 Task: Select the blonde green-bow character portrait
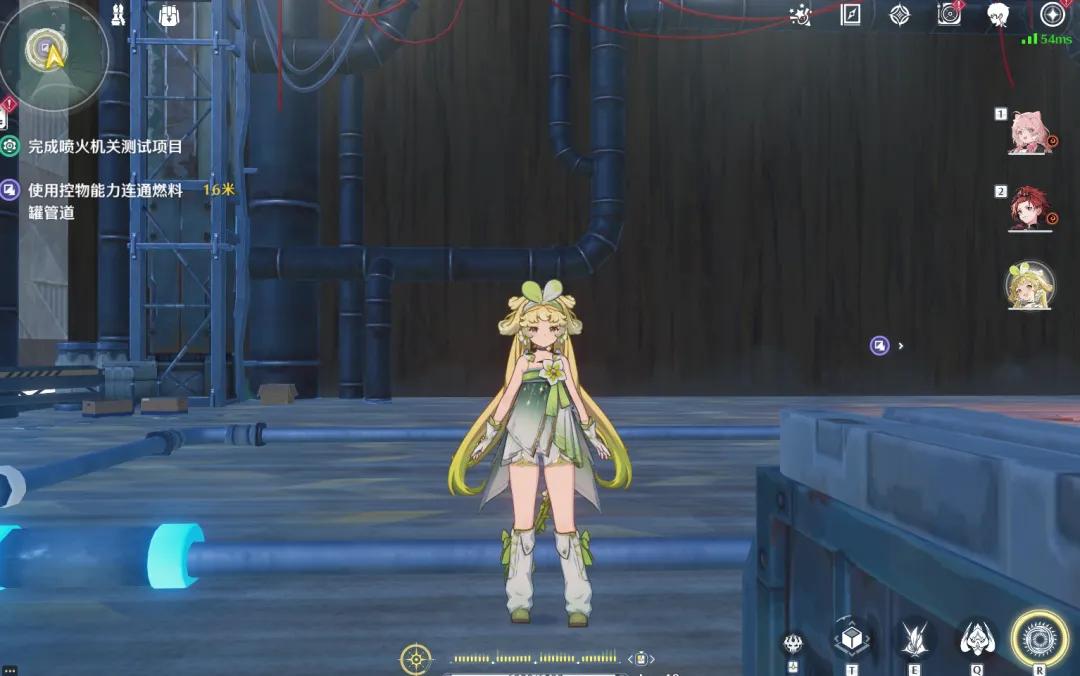[x=1029, y=285]
